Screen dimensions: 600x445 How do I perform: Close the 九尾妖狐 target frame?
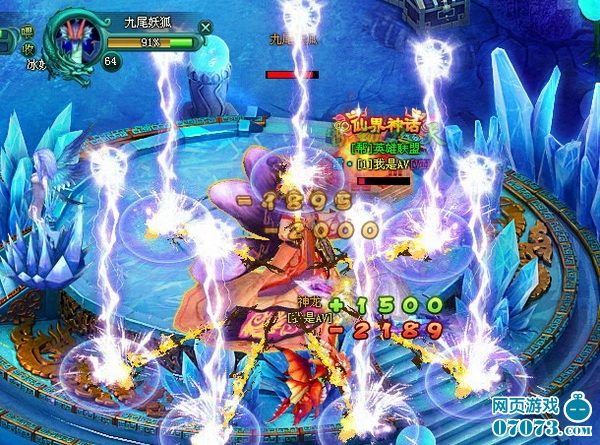click(206, 27)
